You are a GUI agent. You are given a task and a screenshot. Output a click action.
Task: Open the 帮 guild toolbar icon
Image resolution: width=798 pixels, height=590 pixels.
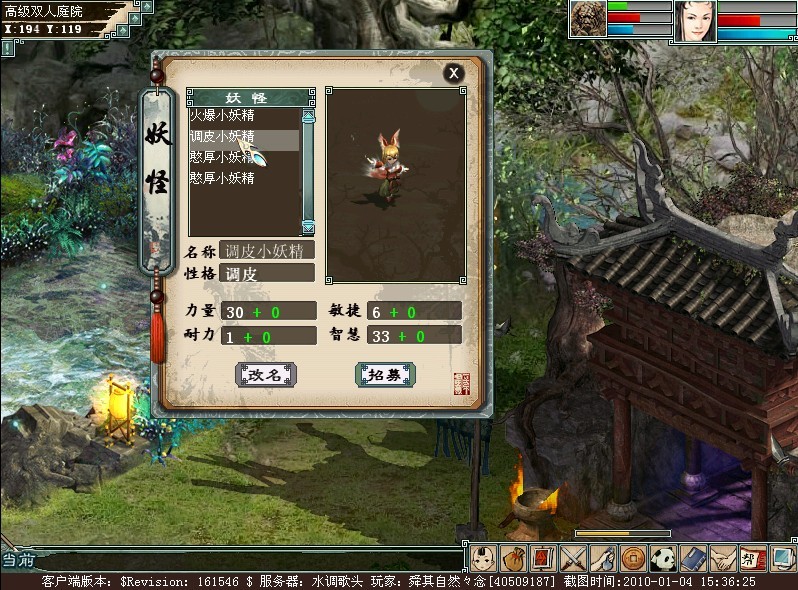click(751, 558)
